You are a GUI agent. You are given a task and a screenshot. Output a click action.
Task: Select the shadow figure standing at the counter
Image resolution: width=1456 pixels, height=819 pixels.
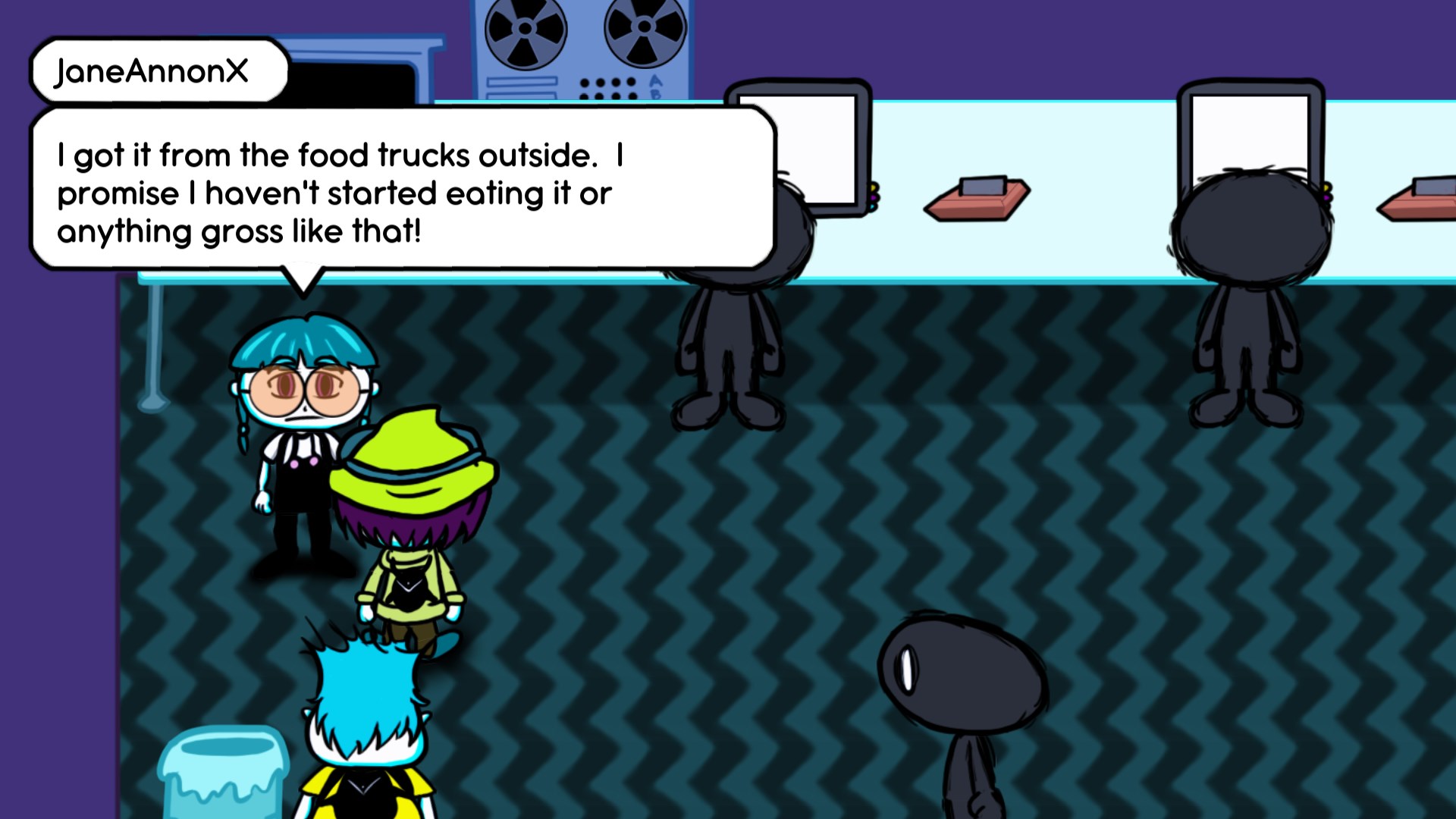pos(728,318)
